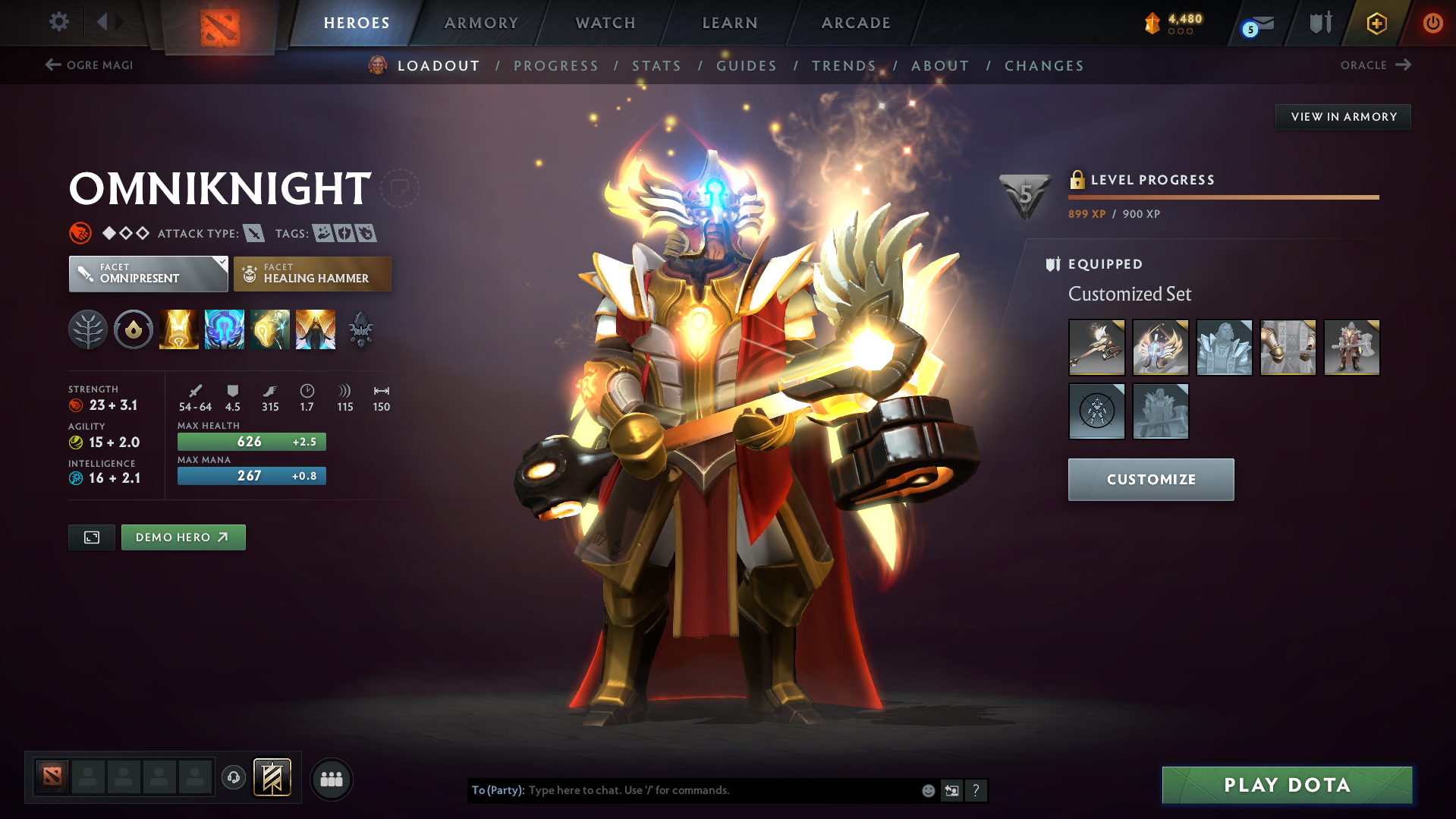Image resolution: width=1456 pixels, height=819 pixels.
Task: Select the Guardian Angel ultimate ability icon
Action: click(316, 329)
